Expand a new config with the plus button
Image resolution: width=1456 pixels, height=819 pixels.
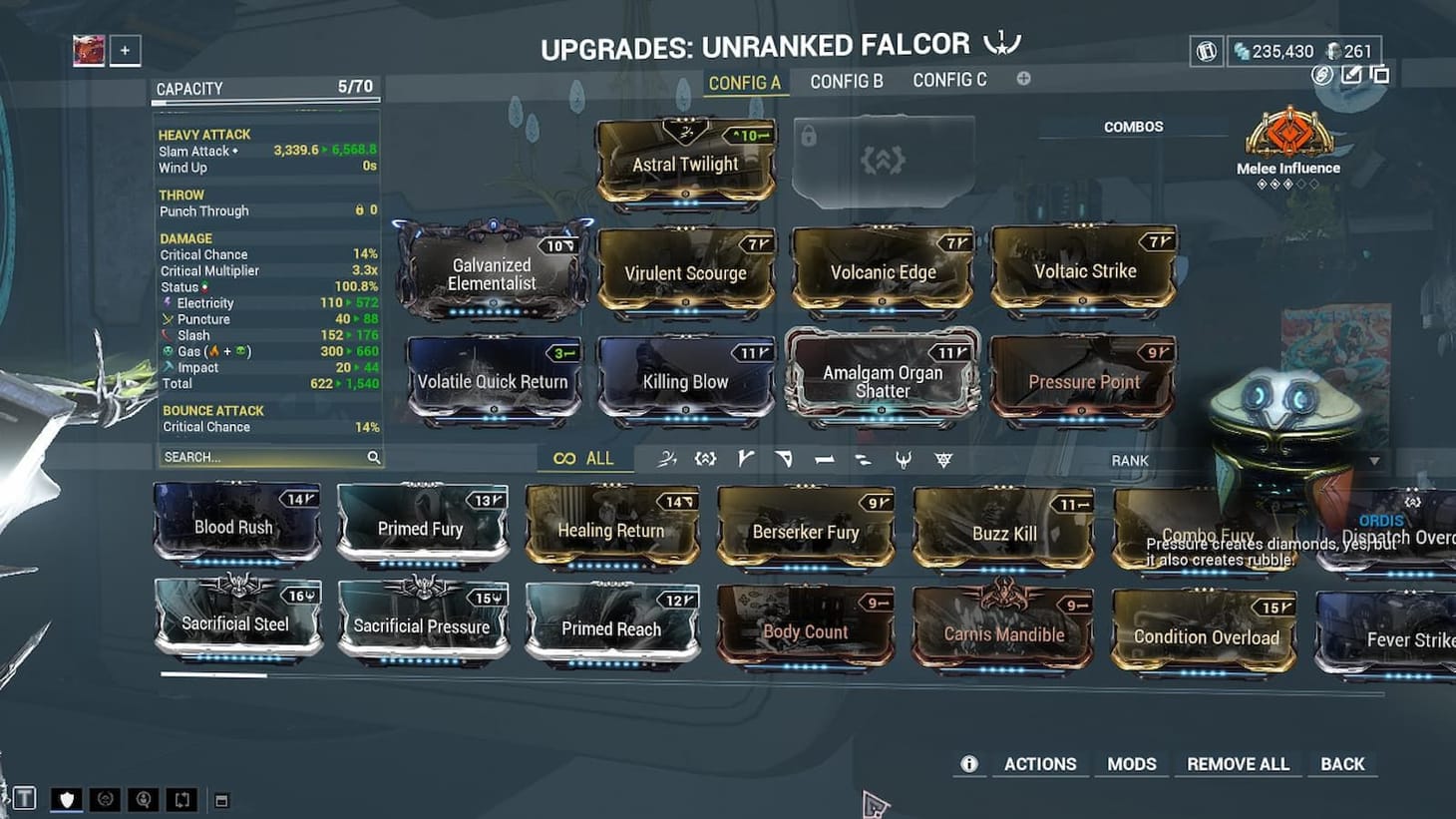coord(1023,78)
